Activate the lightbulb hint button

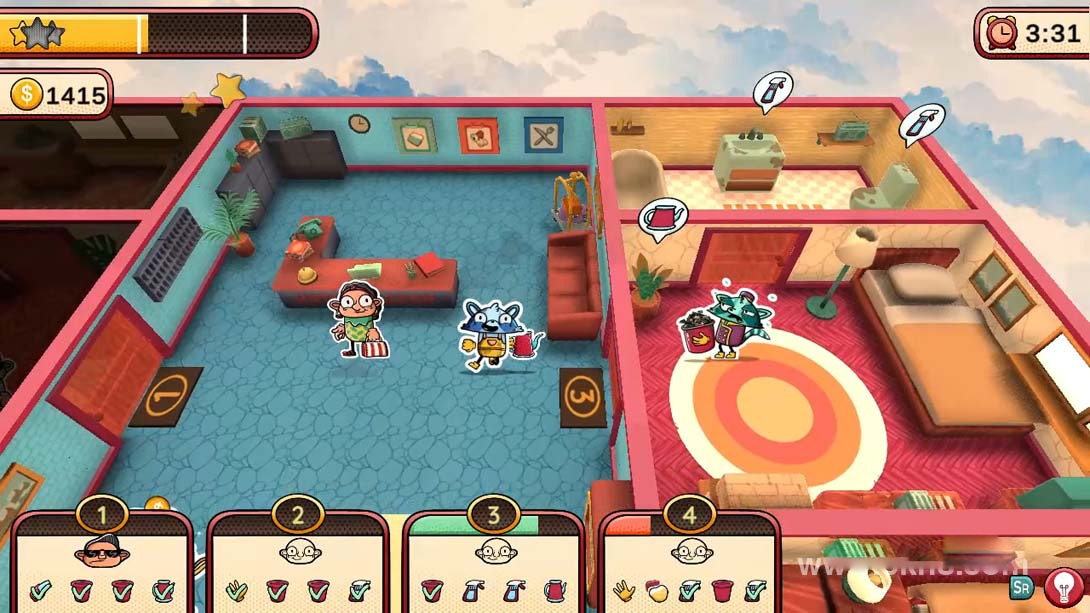click(1063, 588)
